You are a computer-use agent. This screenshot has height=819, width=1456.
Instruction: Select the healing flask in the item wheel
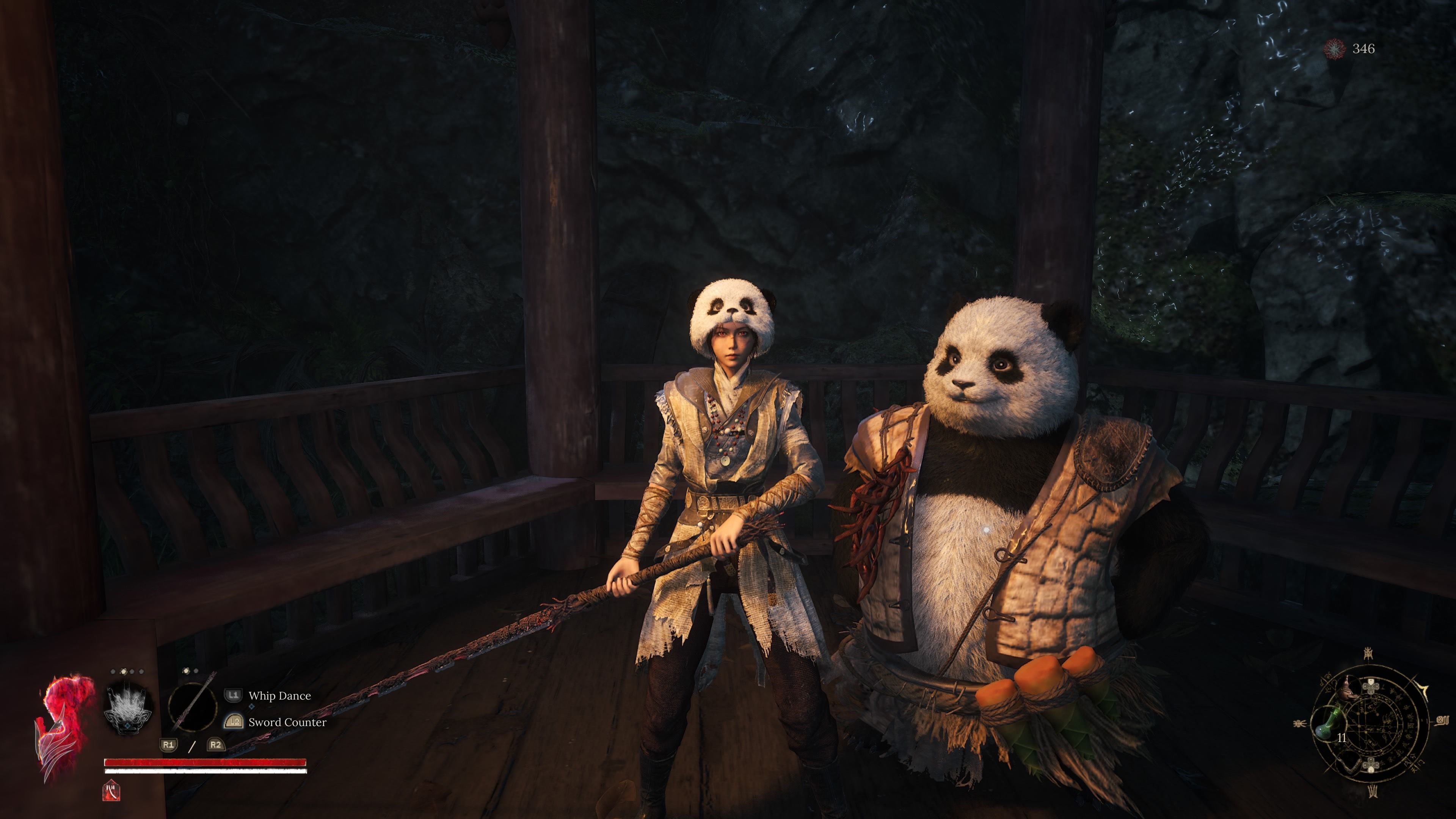[1328, 725]
